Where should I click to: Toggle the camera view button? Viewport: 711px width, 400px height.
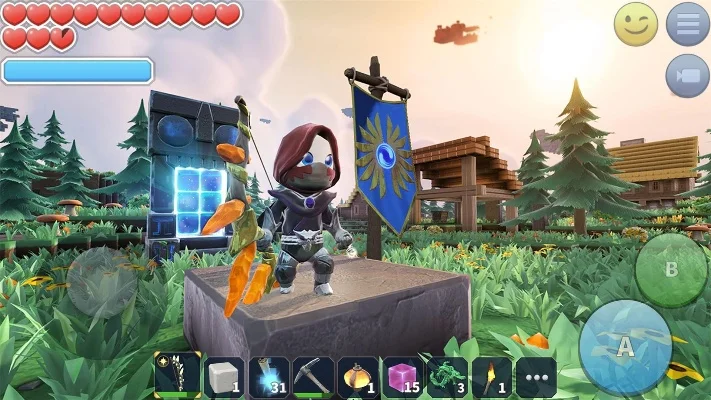688,75
